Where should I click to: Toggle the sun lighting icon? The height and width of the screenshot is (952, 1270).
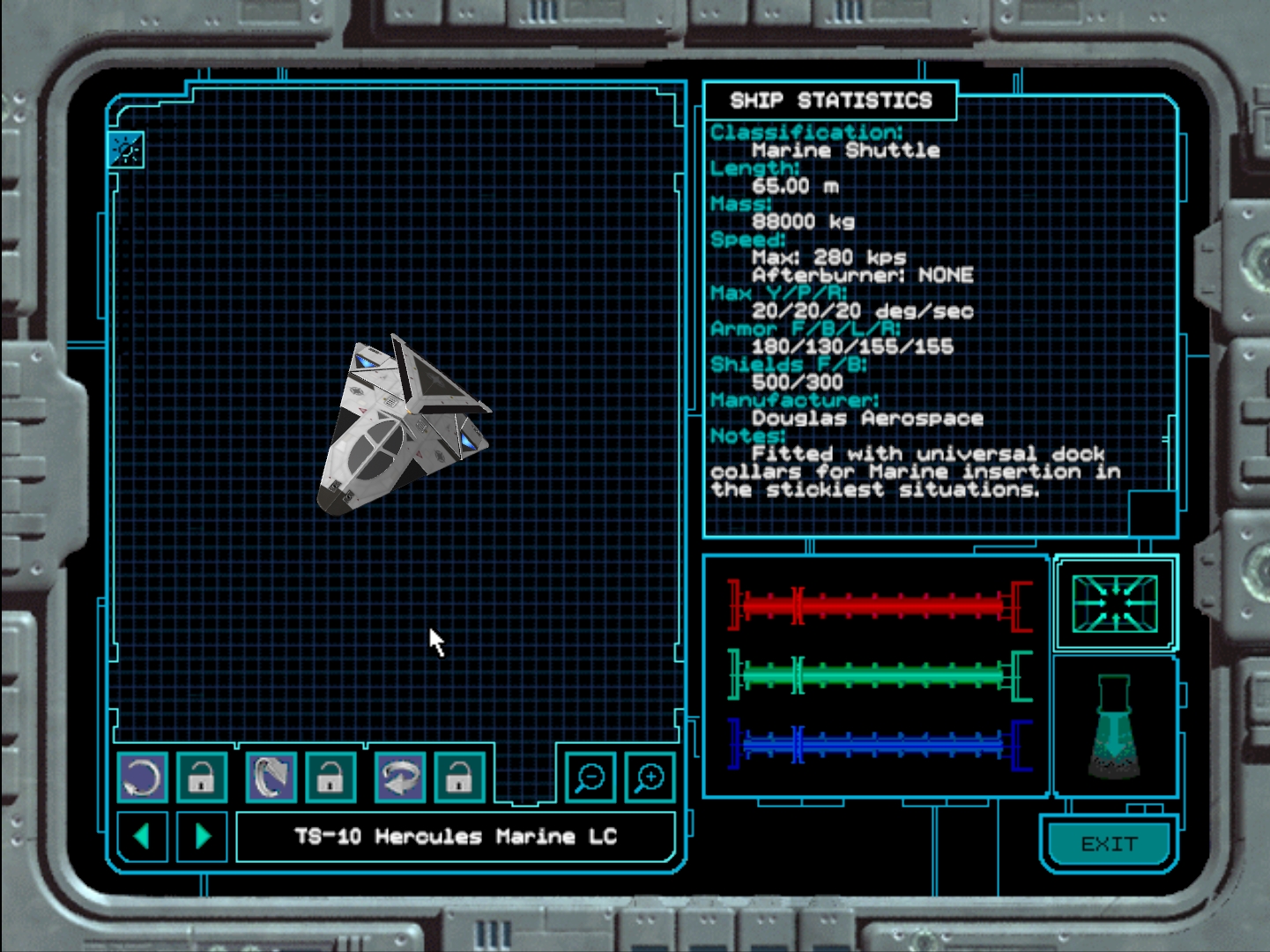[126, 151]
